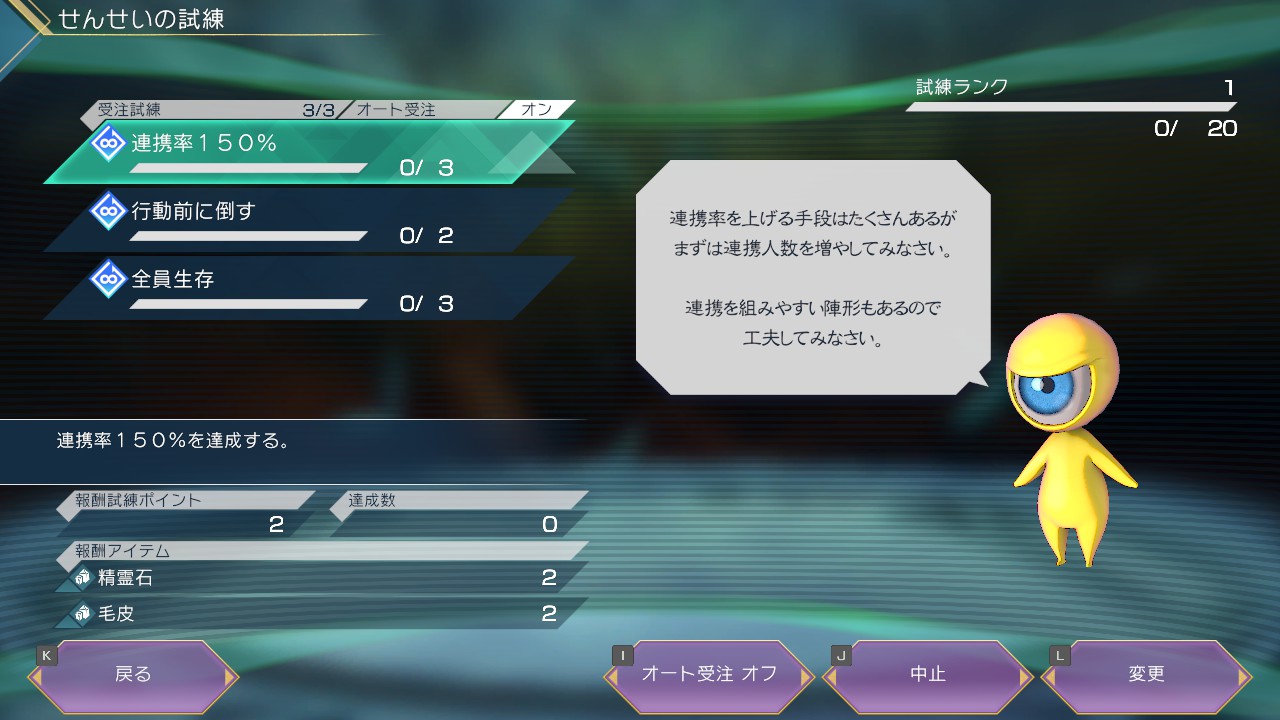Change the trial using 変更 button
The image size is (1280, 720).
[x=1146, y=675]
